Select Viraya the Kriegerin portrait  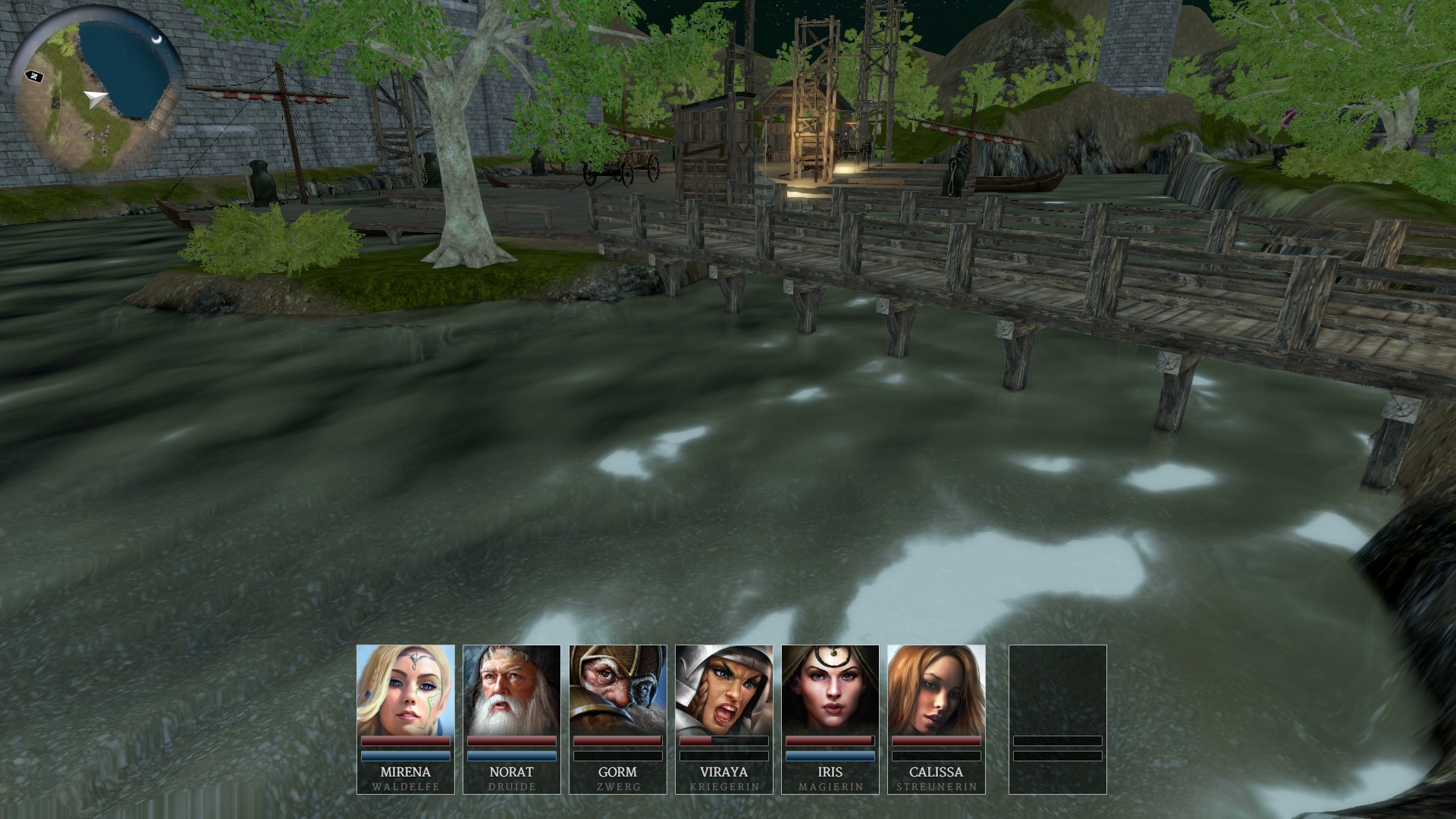(x=724, y=690)
